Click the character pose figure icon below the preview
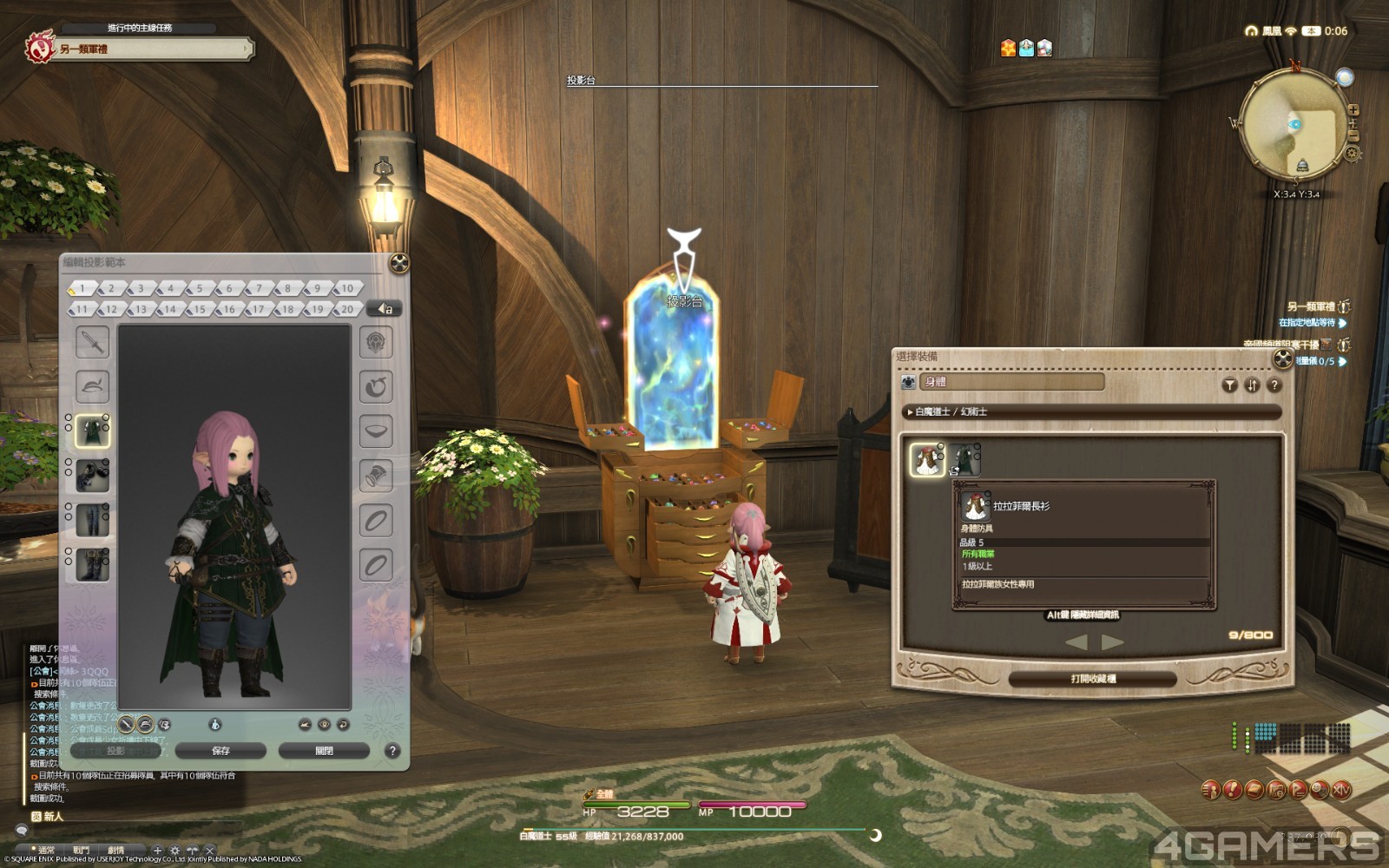The height and width of the screenshot is (868, 1389). [215, 726]
